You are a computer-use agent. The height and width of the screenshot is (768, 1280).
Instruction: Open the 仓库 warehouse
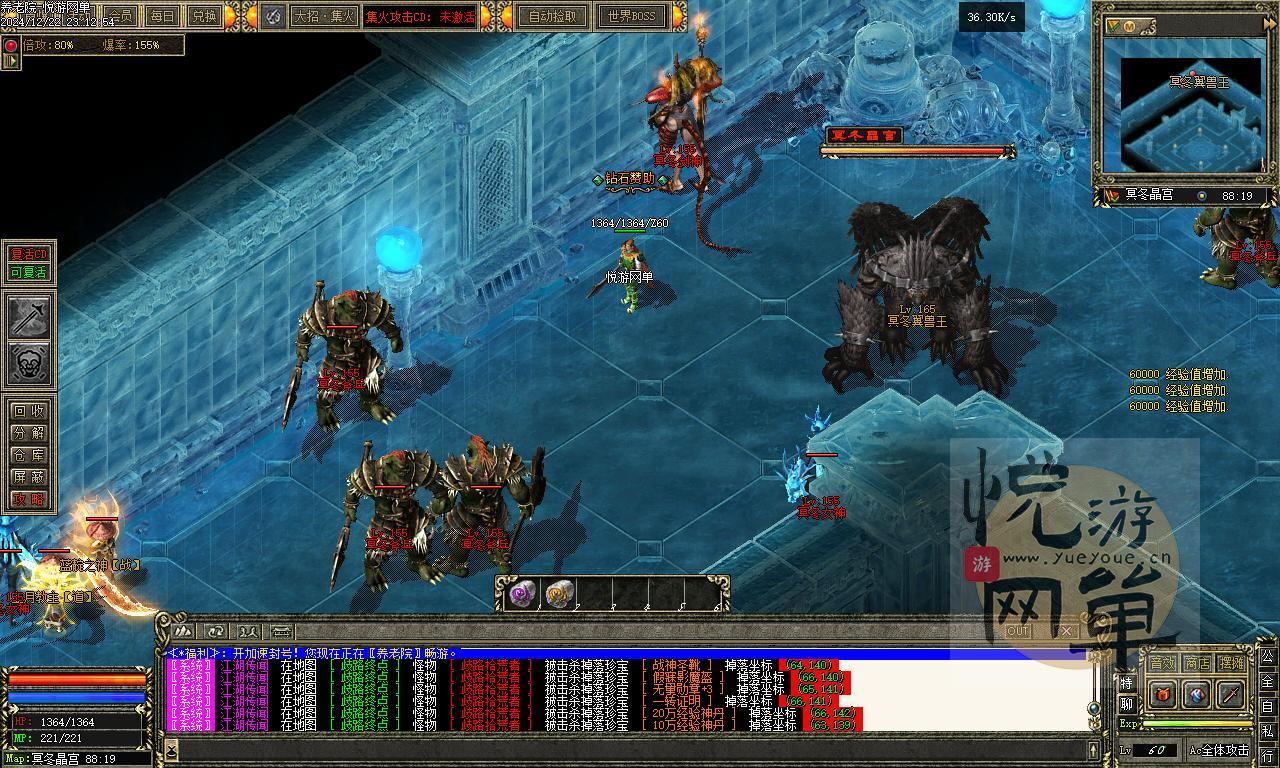coord(29,455)
